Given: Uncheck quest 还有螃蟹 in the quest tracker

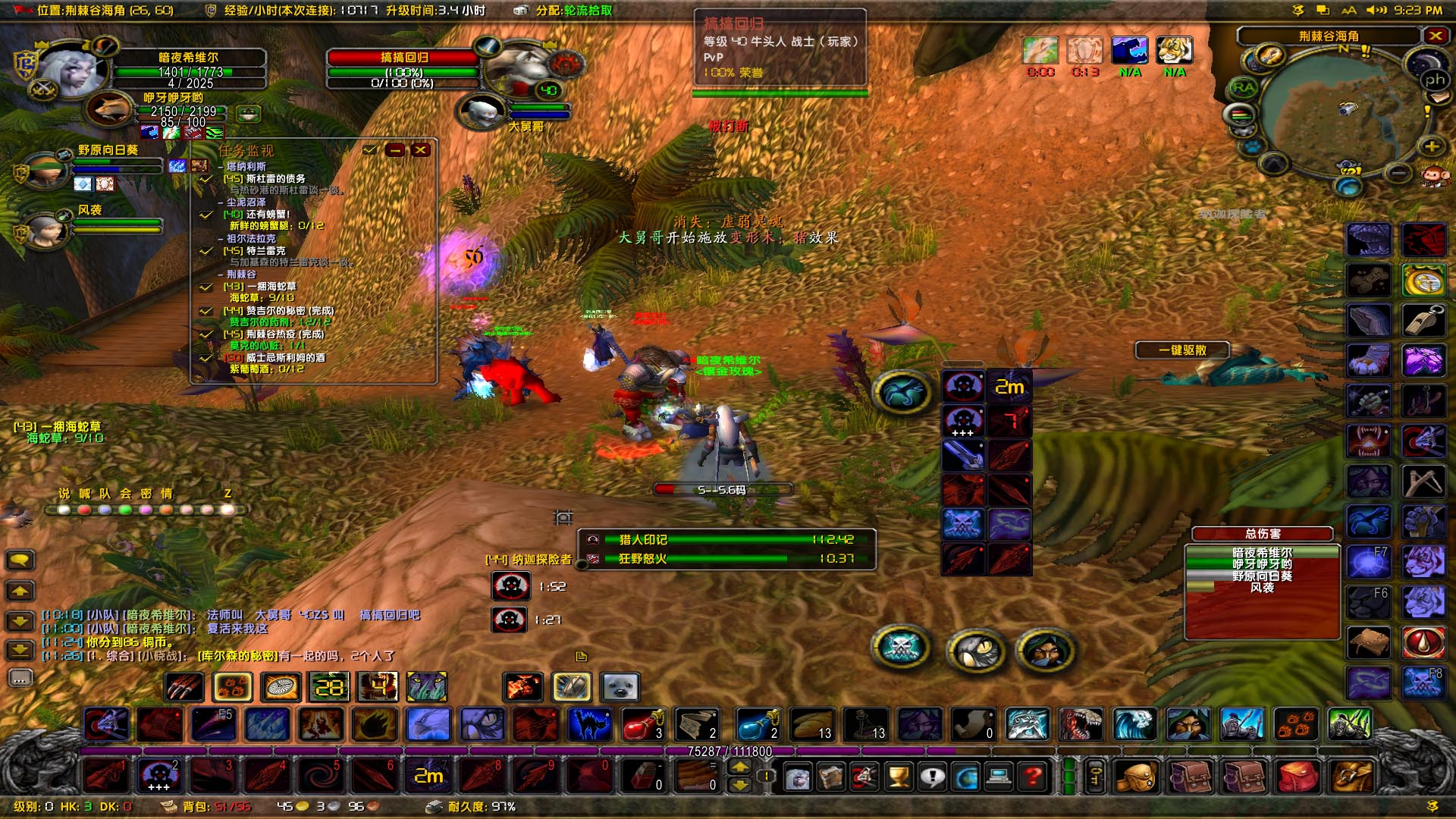Looking at the screenshot, I should (205, 215).
